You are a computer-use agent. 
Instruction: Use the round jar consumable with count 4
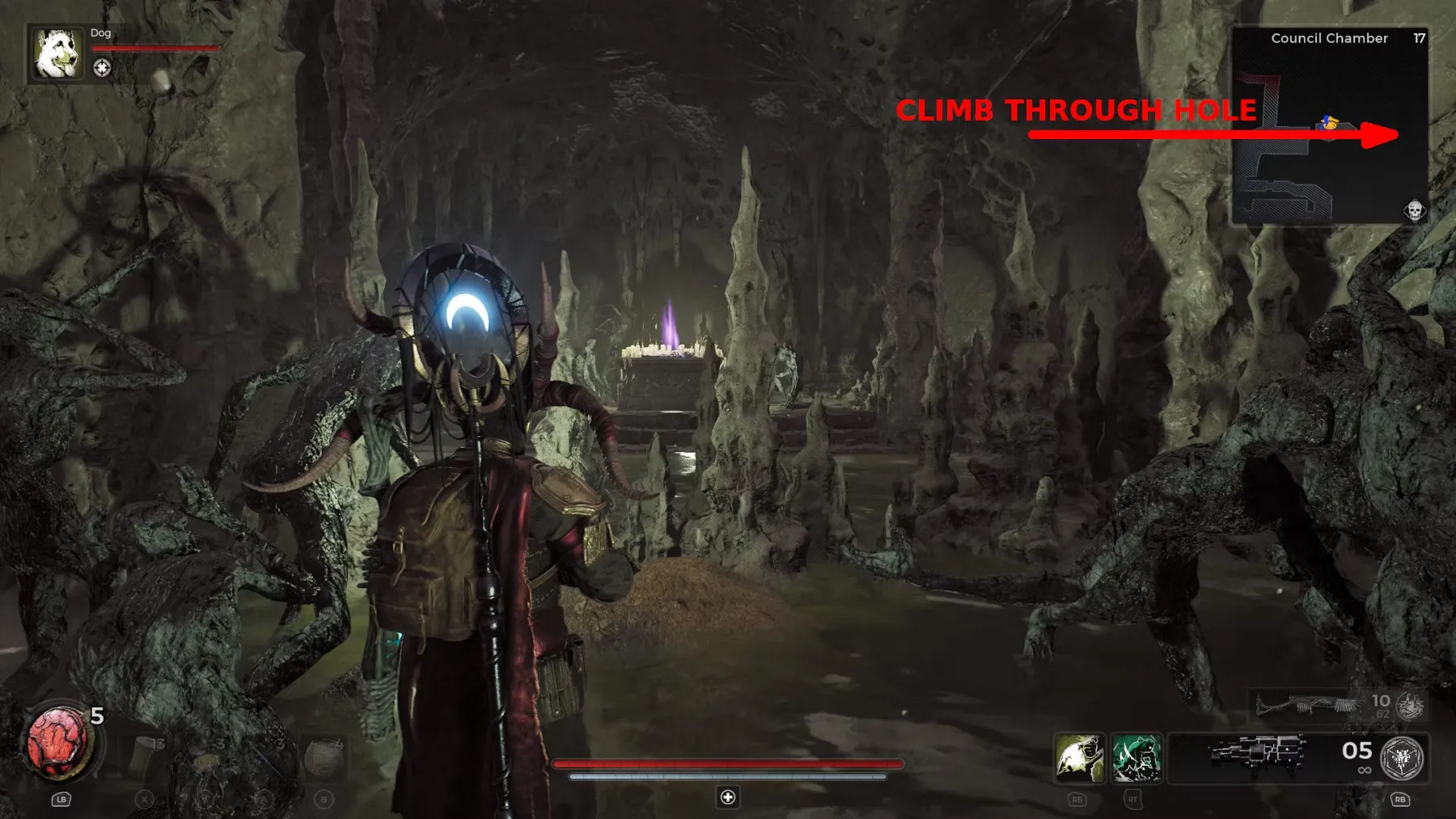[x=325, y=756]
